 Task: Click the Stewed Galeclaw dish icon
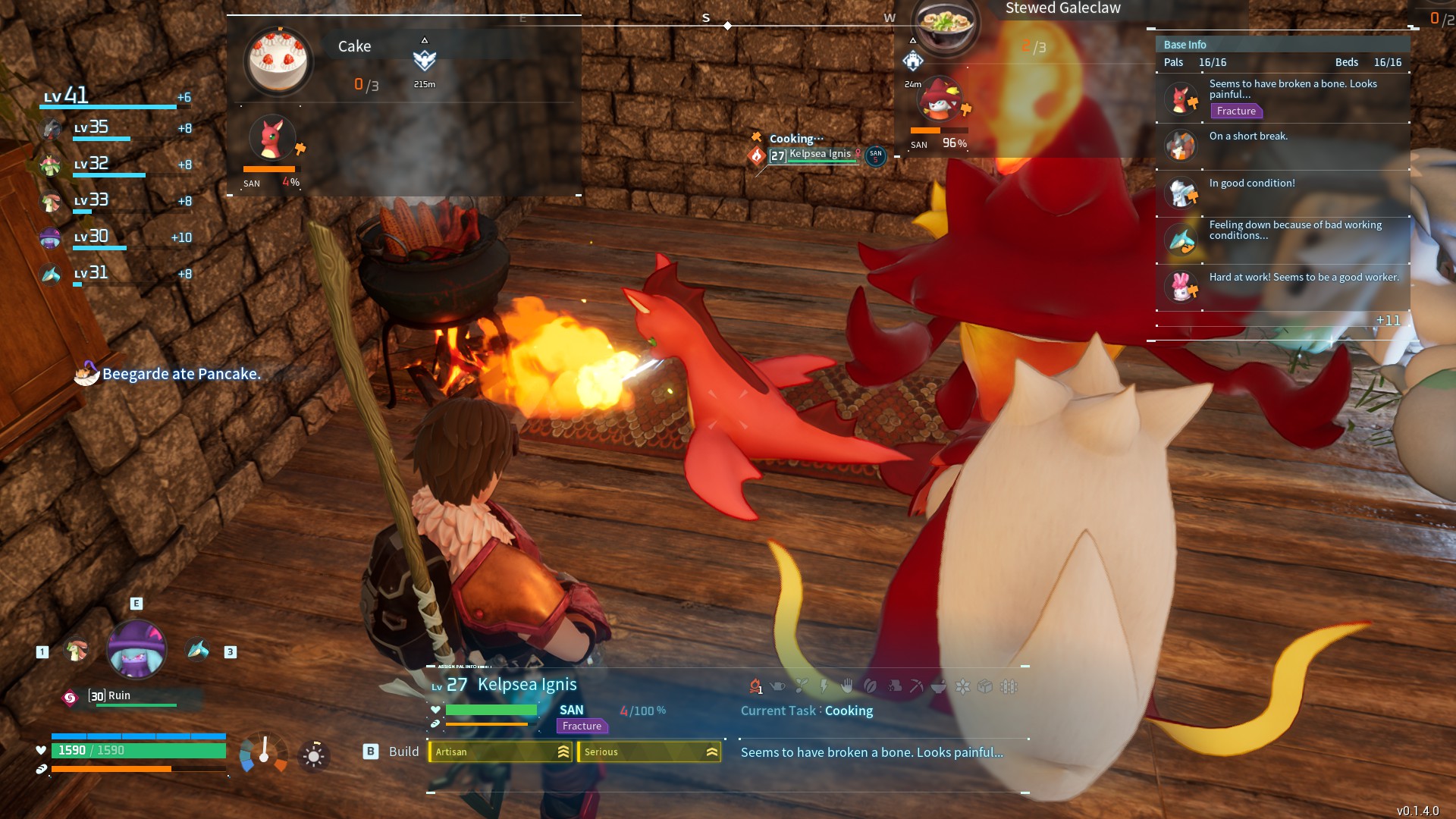pos(946,24)
